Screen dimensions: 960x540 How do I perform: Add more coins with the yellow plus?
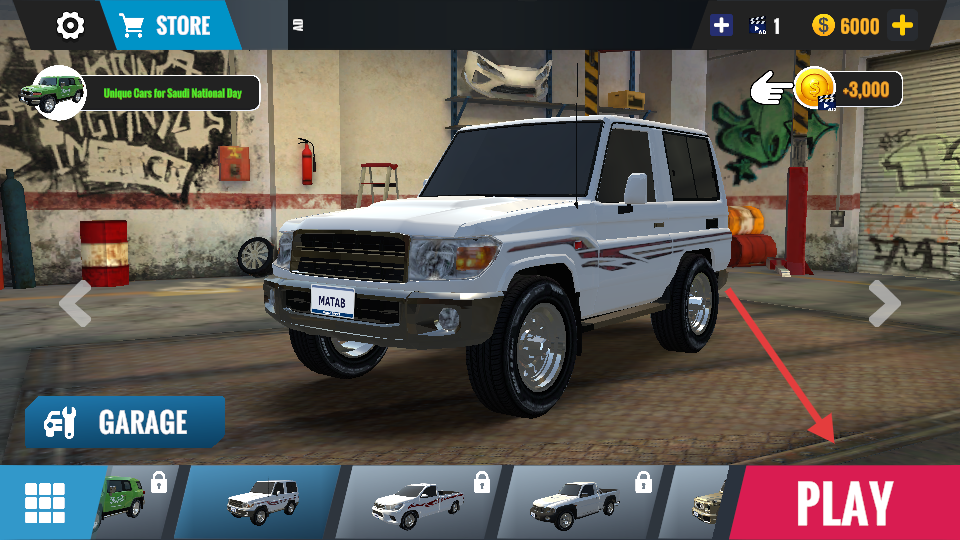pos(902,26)
